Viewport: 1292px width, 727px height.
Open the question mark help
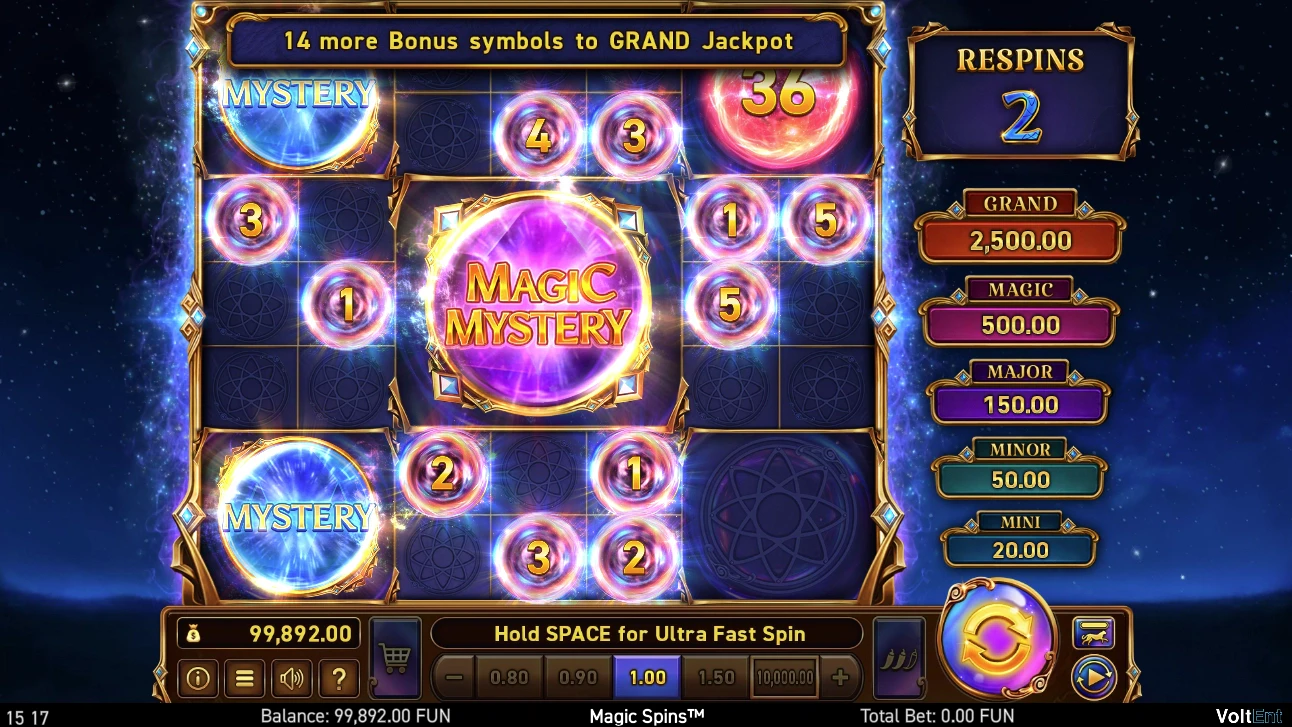pyautogui.click(x=339, y=678)
